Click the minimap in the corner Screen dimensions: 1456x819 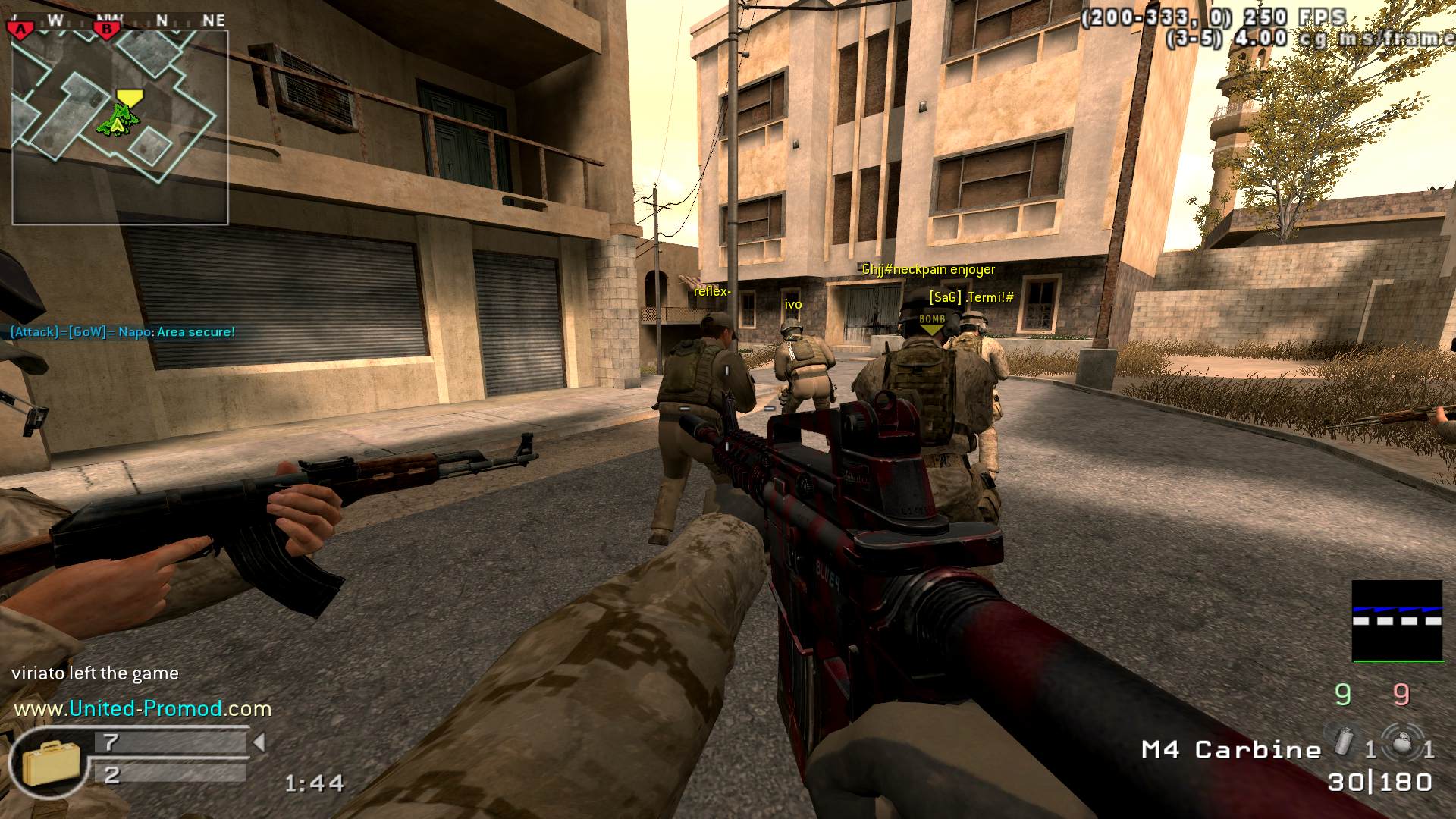[120, 127]
